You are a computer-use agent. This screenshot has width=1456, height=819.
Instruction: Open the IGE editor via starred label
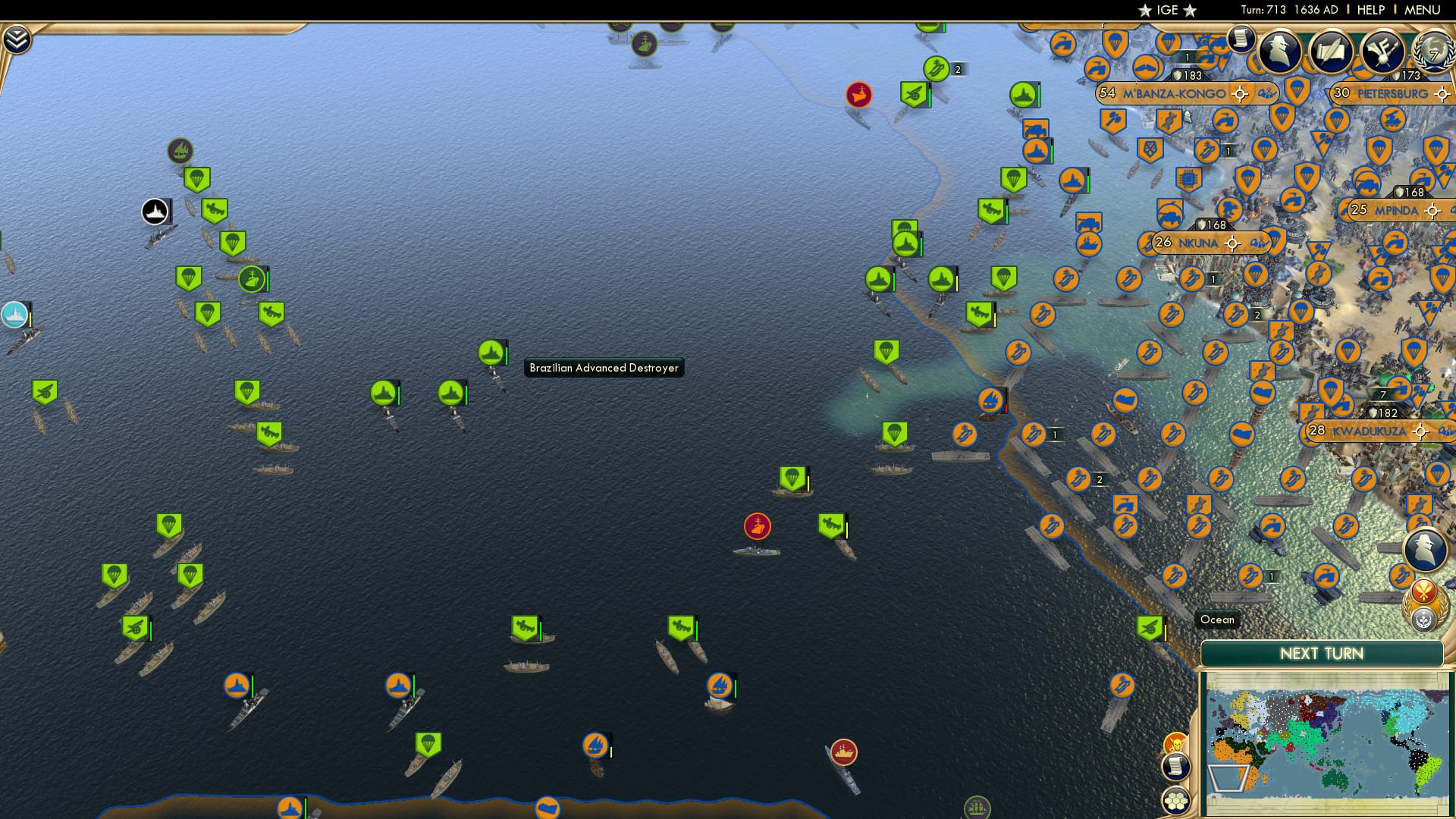coord(1169,11)
